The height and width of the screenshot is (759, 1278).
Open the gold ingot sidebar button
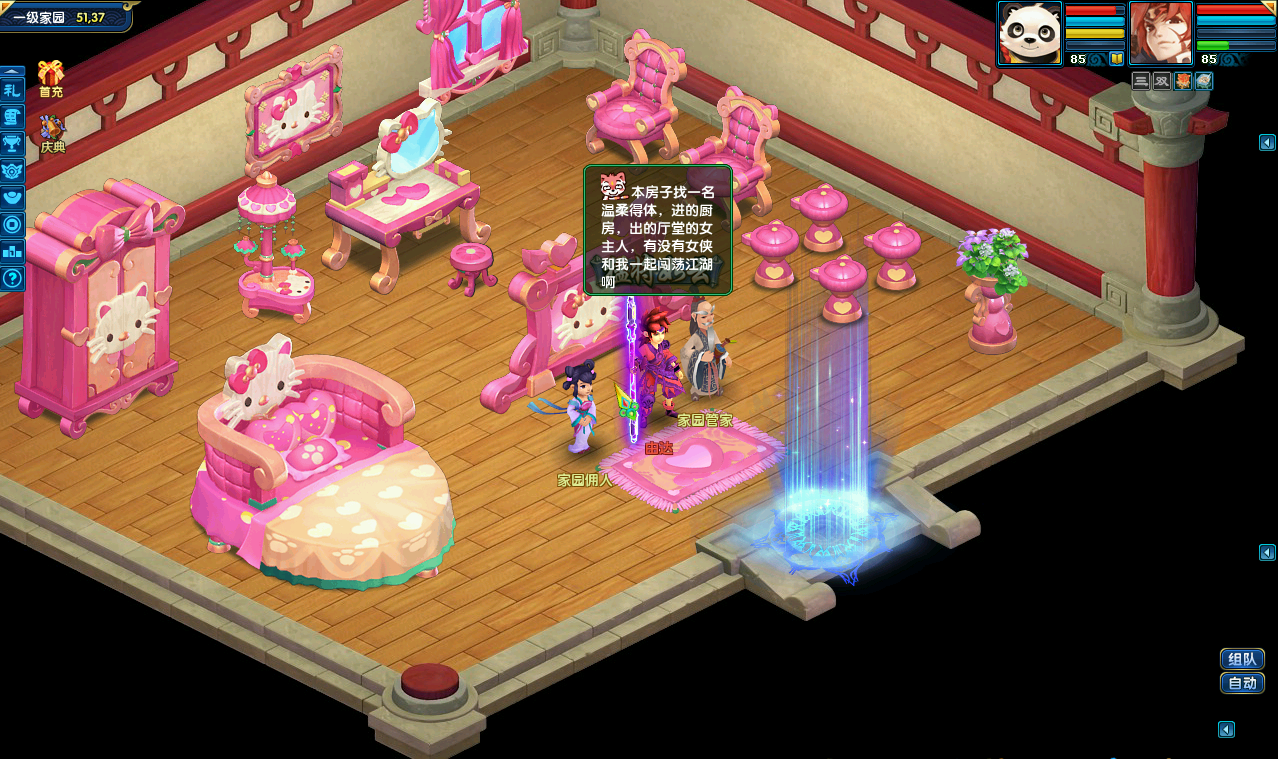12,197
